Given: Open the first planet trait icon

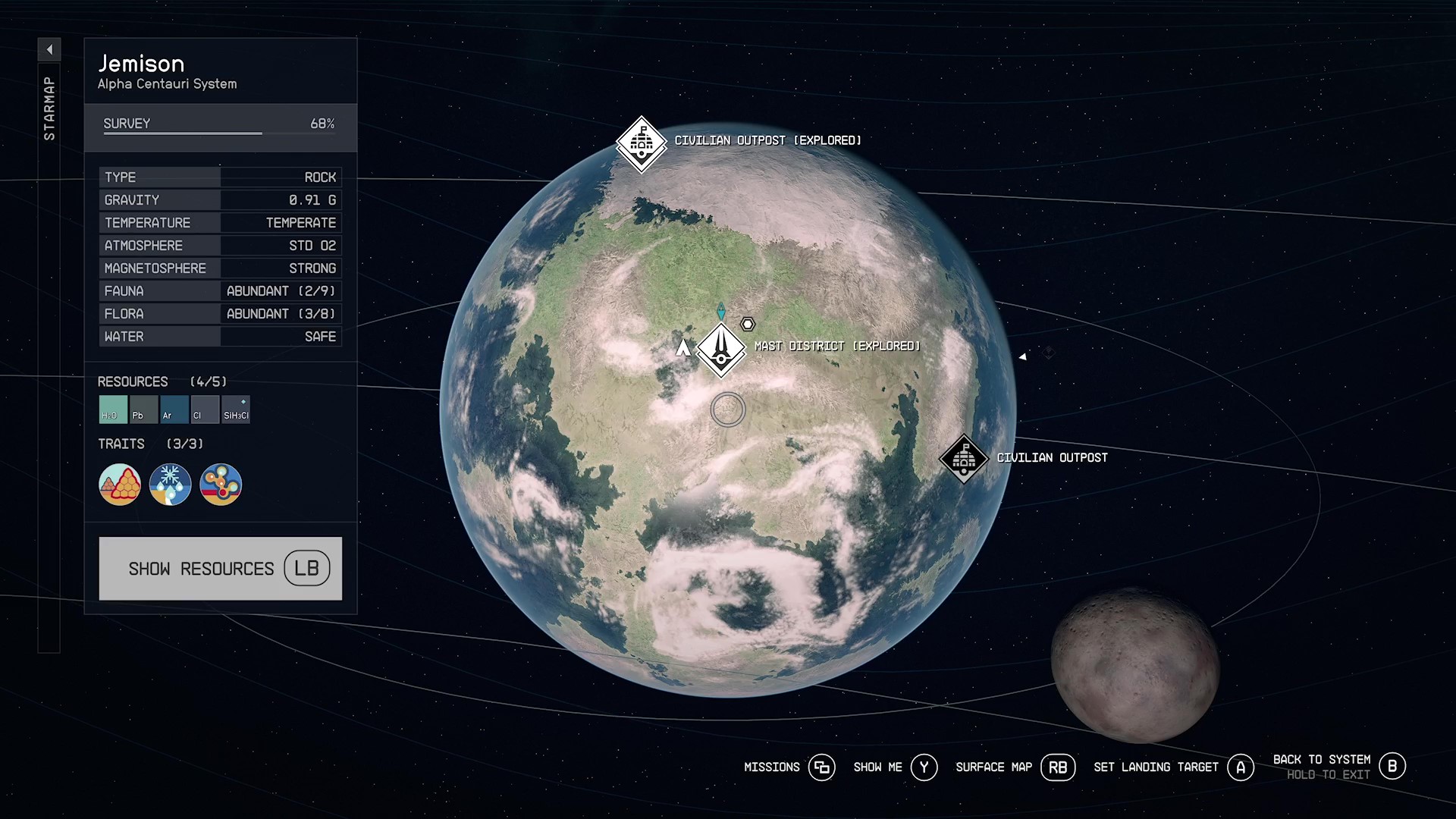Looking at the screenshot, I should [119, 484].
